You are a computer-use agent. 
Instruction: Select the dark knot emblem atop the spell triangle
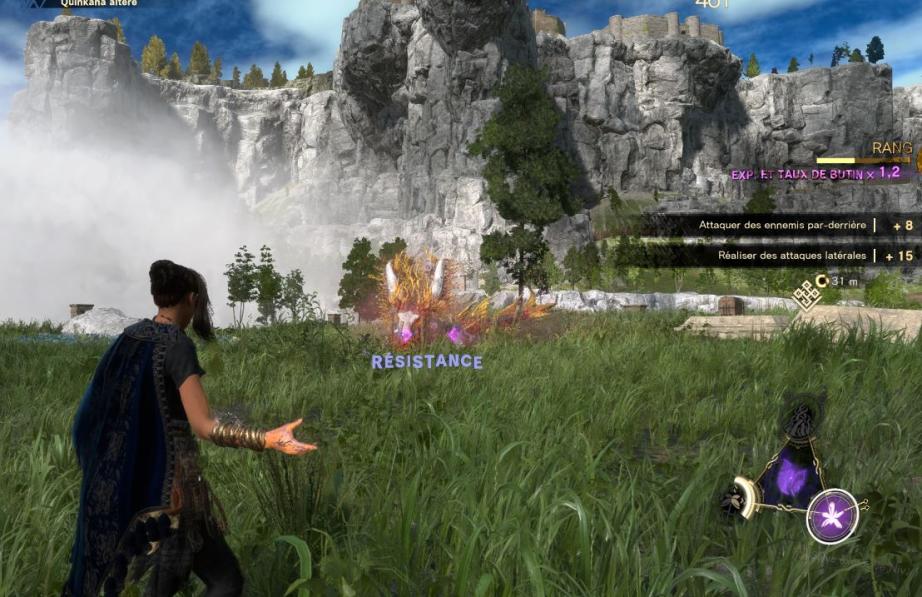799,423
